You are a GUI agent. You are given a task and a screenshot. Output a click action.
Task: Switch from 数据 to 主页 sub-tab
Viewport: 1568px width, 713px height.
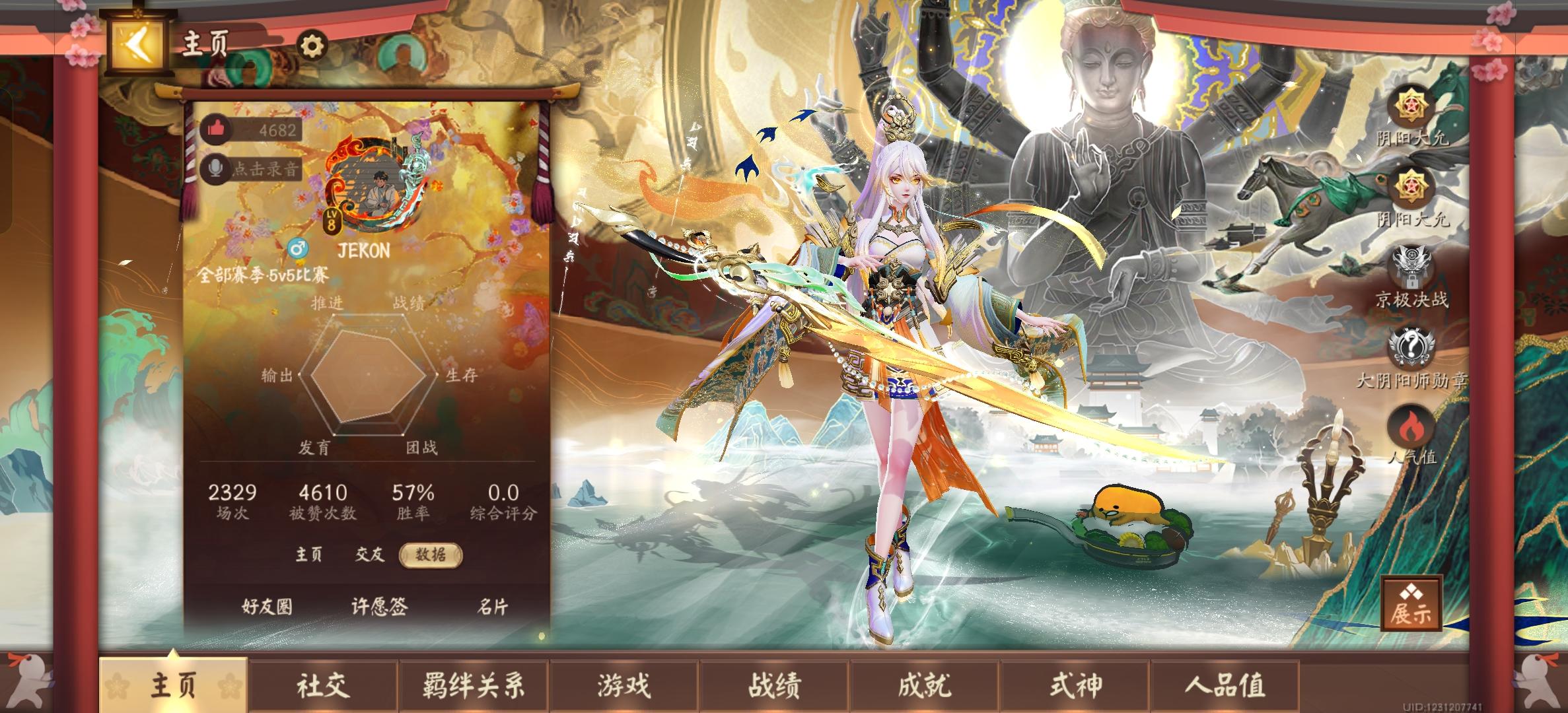[310, 555]
